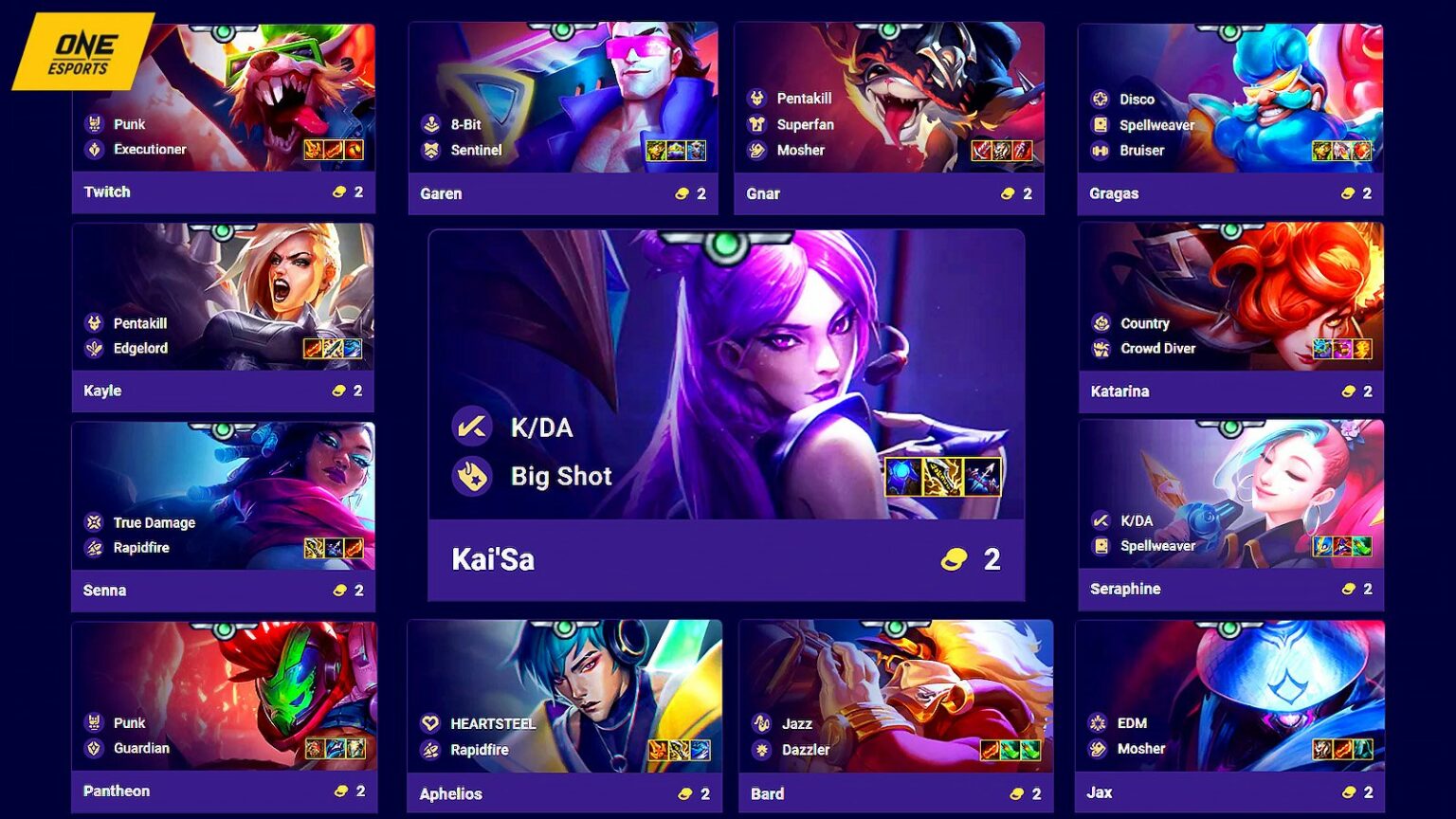
Task: Pick the Senna True Damage card
Action: [224, 517]
